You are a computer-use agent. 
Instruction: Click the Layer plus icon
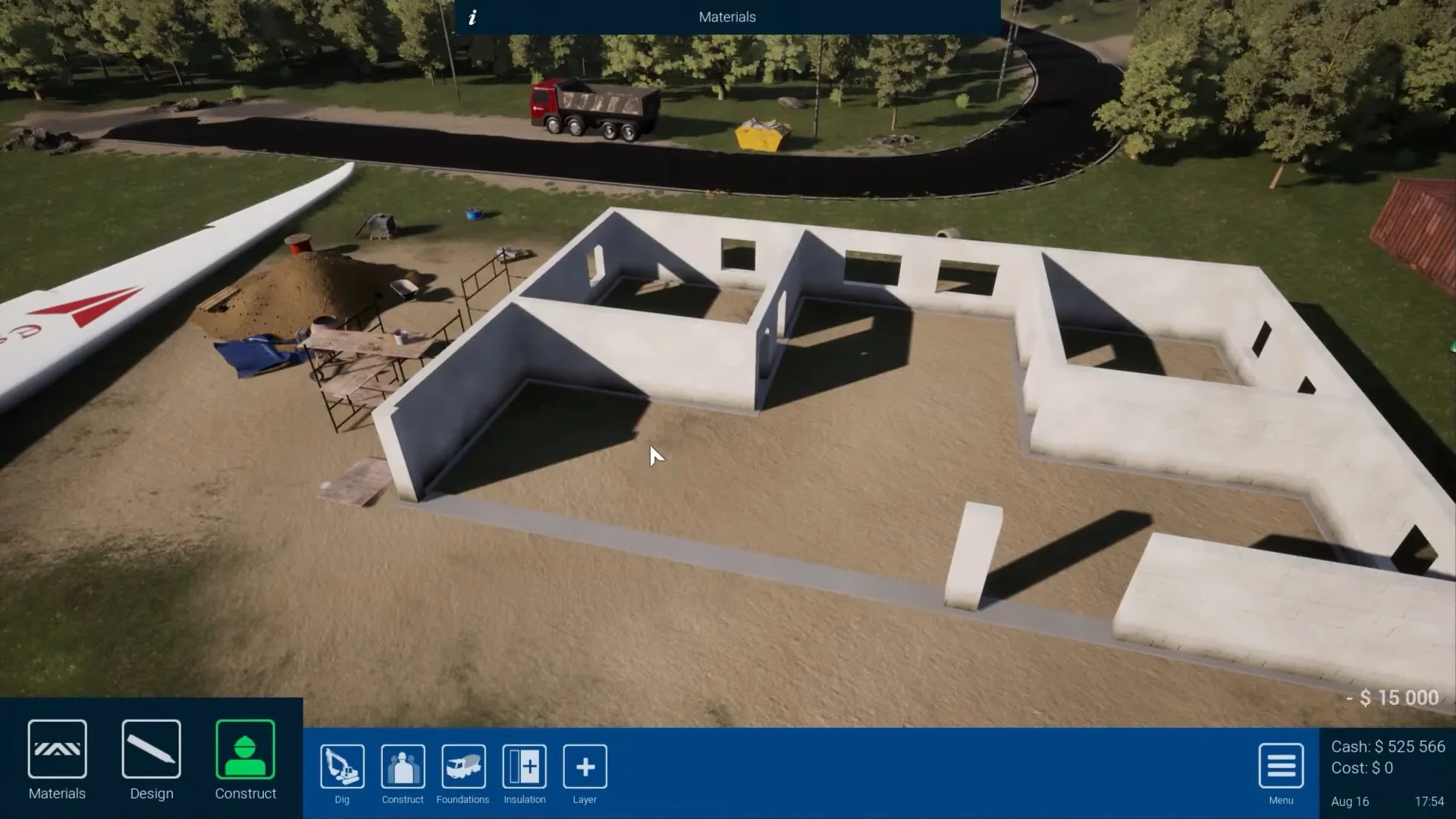pos(584,767)
